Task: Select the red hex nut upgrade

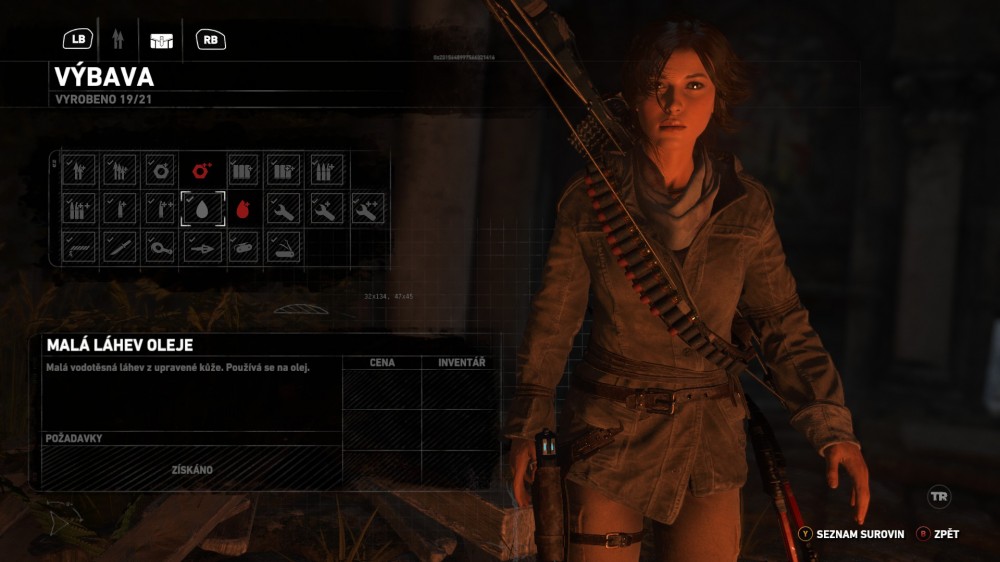Action: (x=202, y=170)
